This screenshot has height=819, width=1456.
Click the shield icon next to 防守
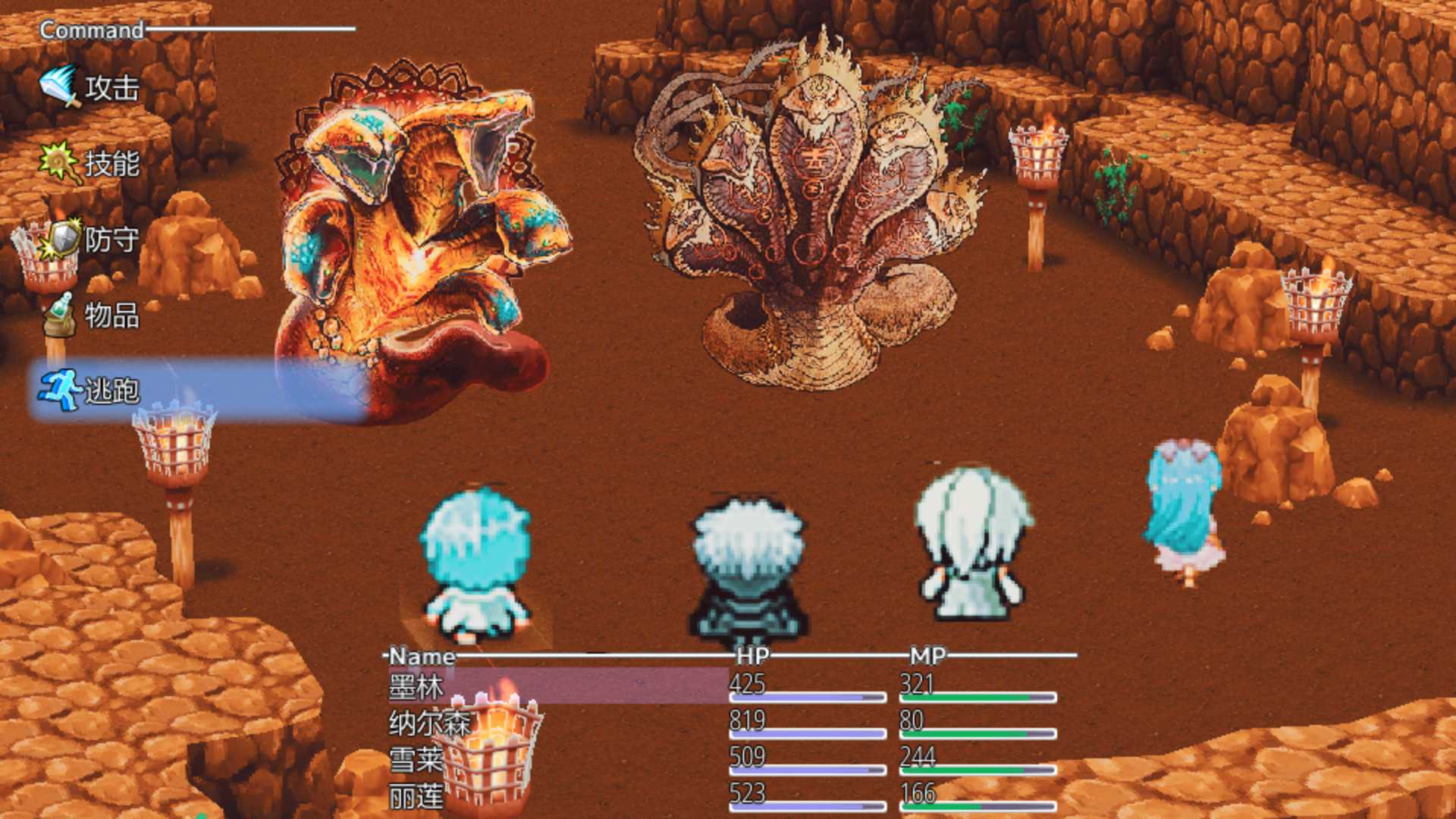tap(61, 237)
